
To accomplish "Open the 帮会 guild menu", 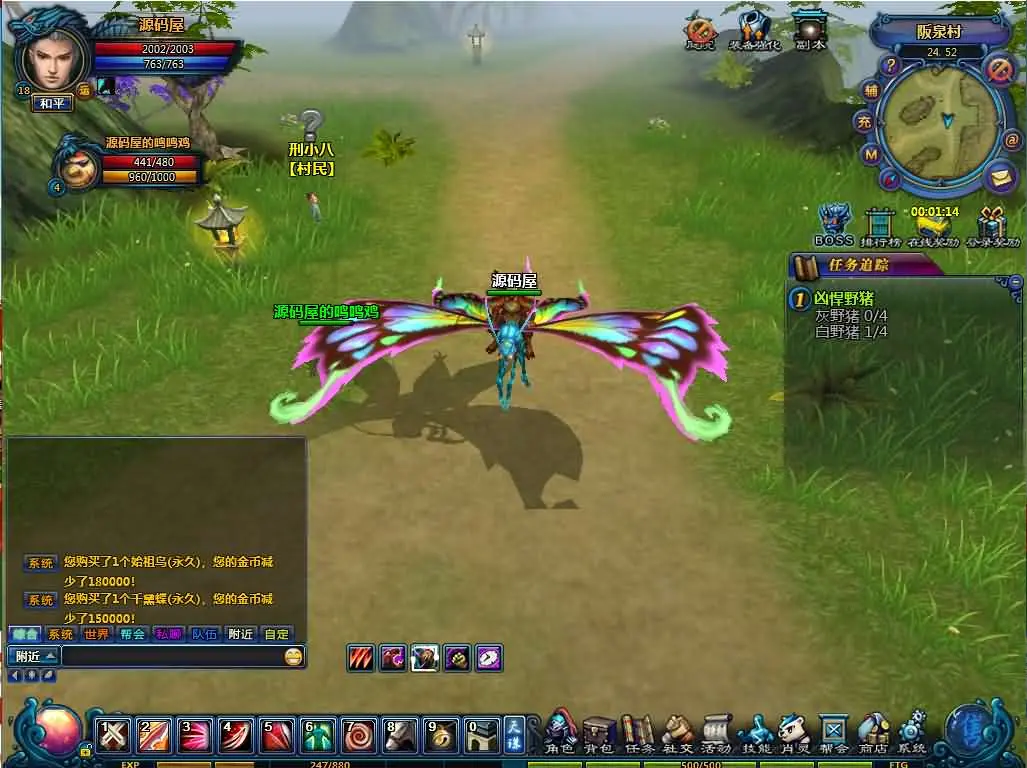I will point(833,732).
